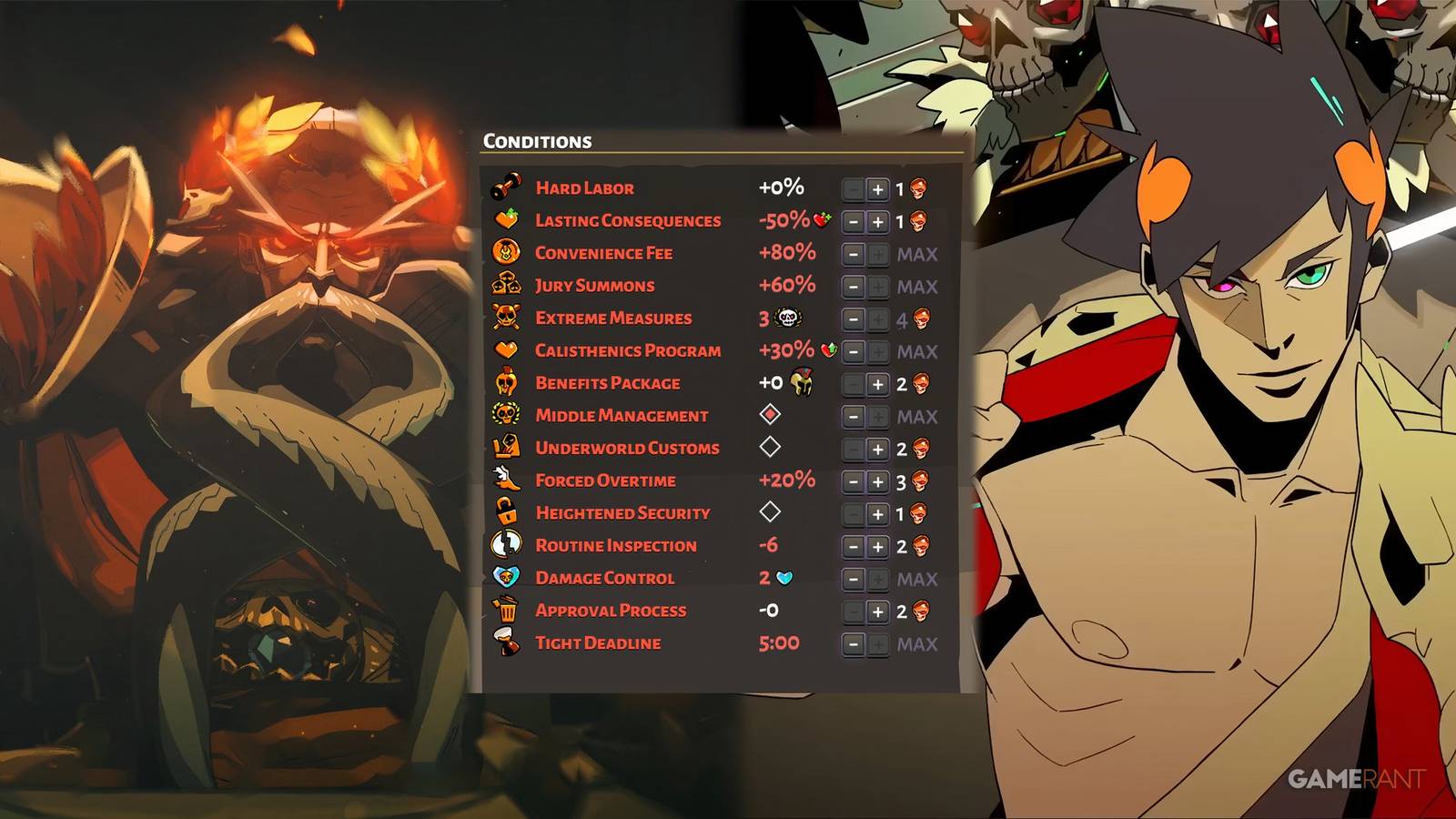Raise Forced Overtime rank using plus button
The image size is (1456, 819).
(877, 480)
